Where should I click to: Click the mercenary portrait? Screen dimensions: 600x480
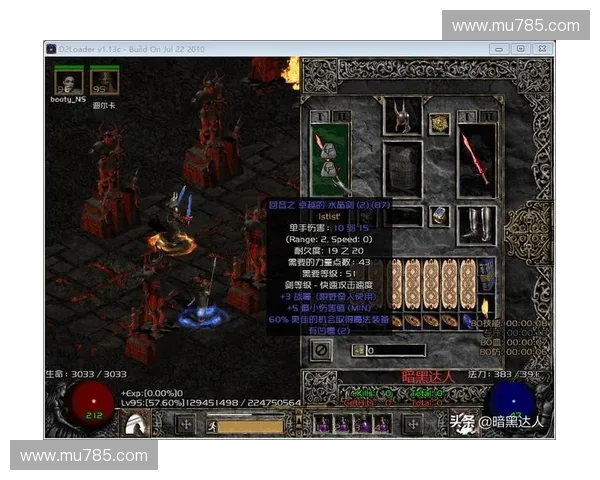104,82
